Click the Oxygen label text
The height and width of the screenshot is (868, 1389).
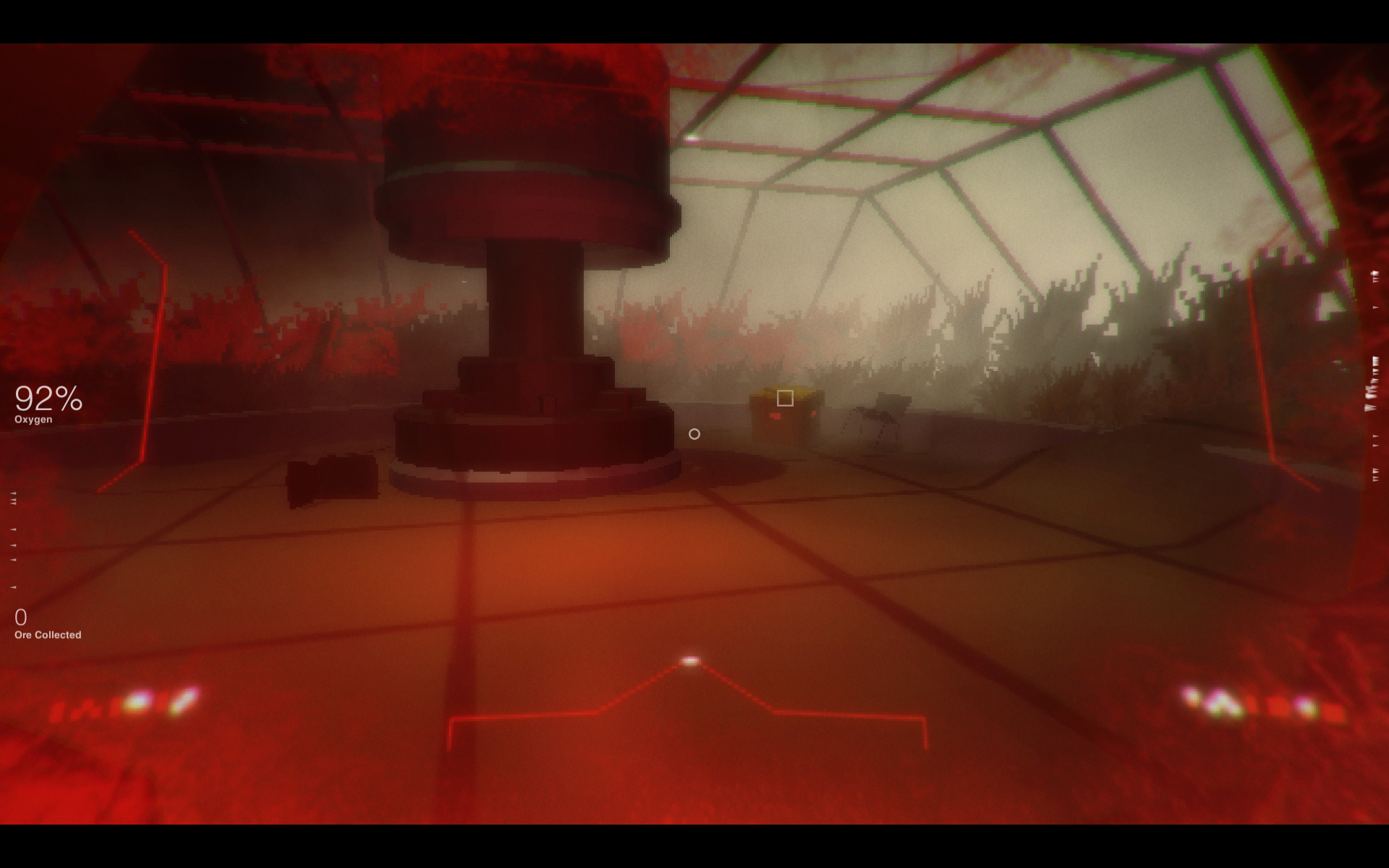click(x=33, y=418)
